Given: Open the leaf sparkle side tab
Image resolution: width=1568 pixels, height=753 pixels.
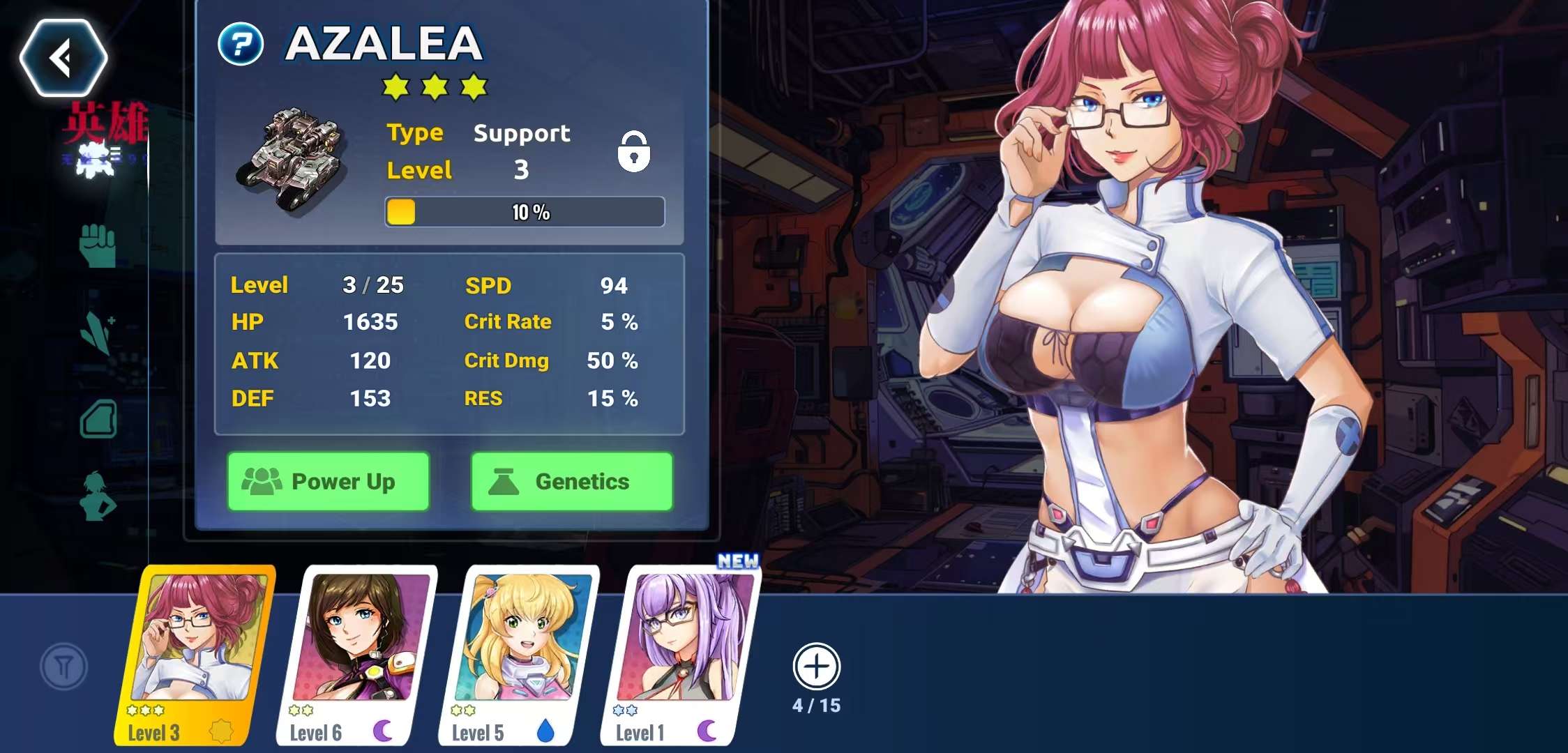Looking at the screenshot, I should [98, 333].
